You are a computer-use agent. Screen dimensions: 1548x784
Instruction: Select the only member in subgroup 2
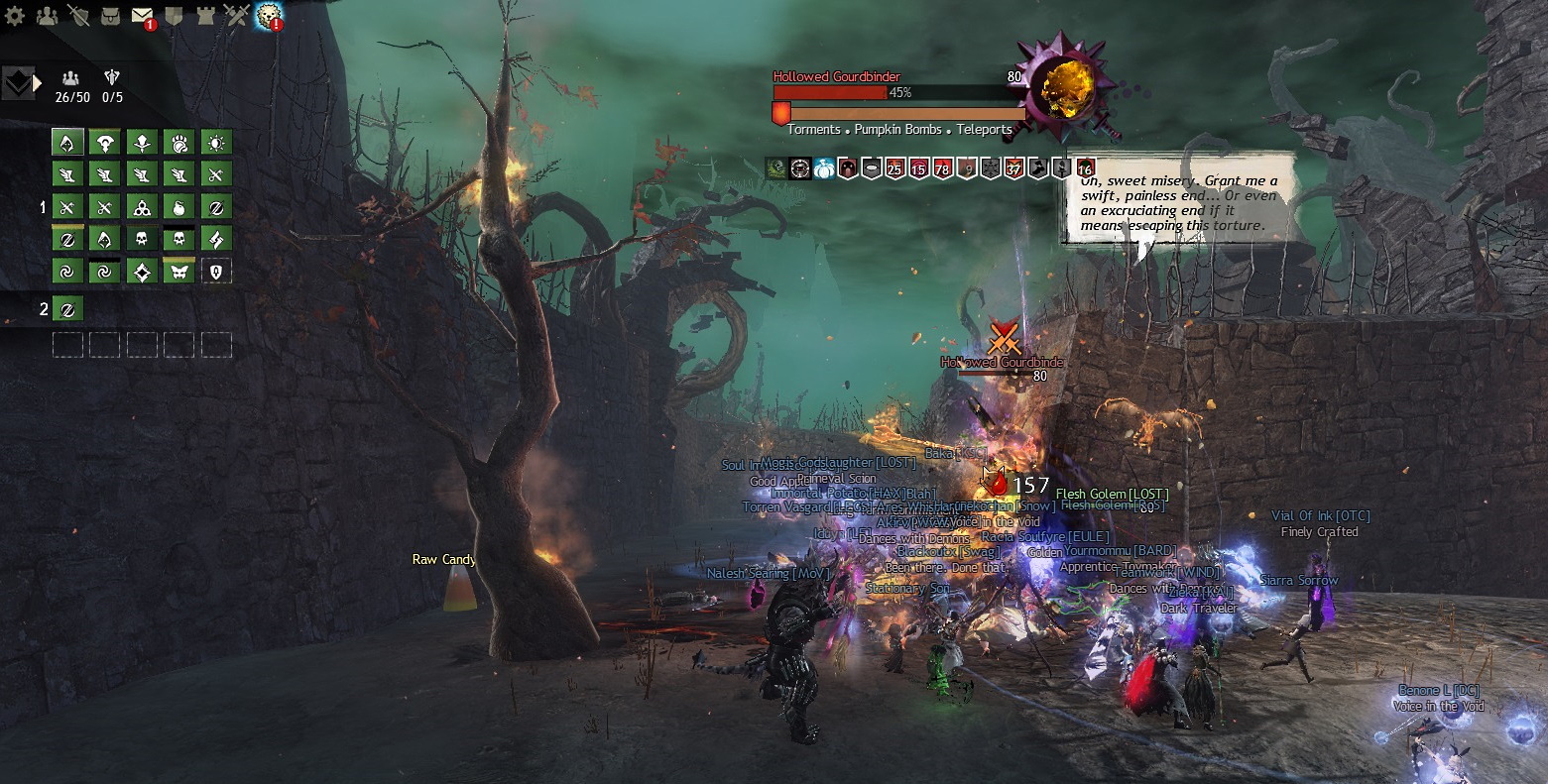tap(67, 309)
